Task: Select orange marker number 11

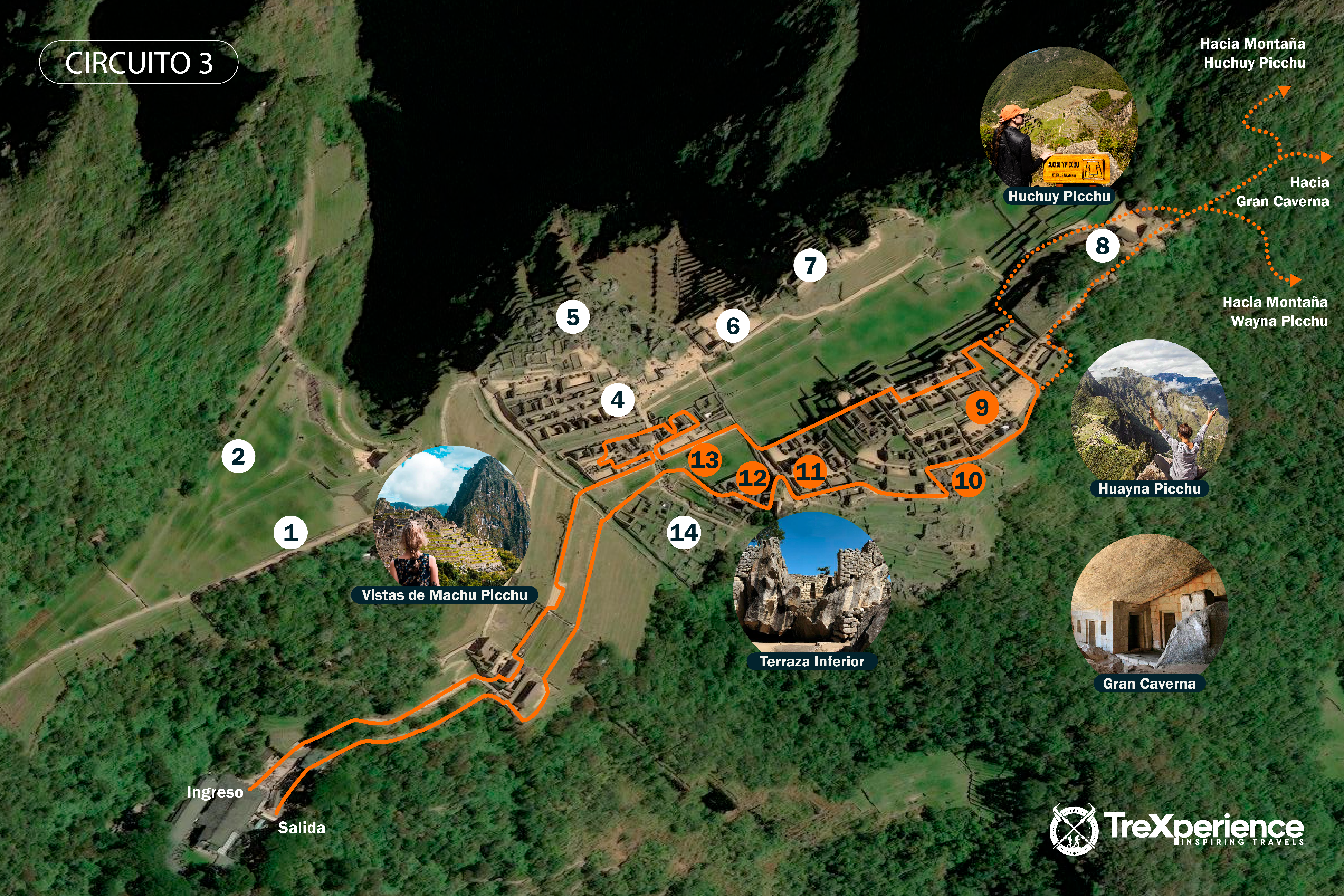Action: (x=810, y=472)
